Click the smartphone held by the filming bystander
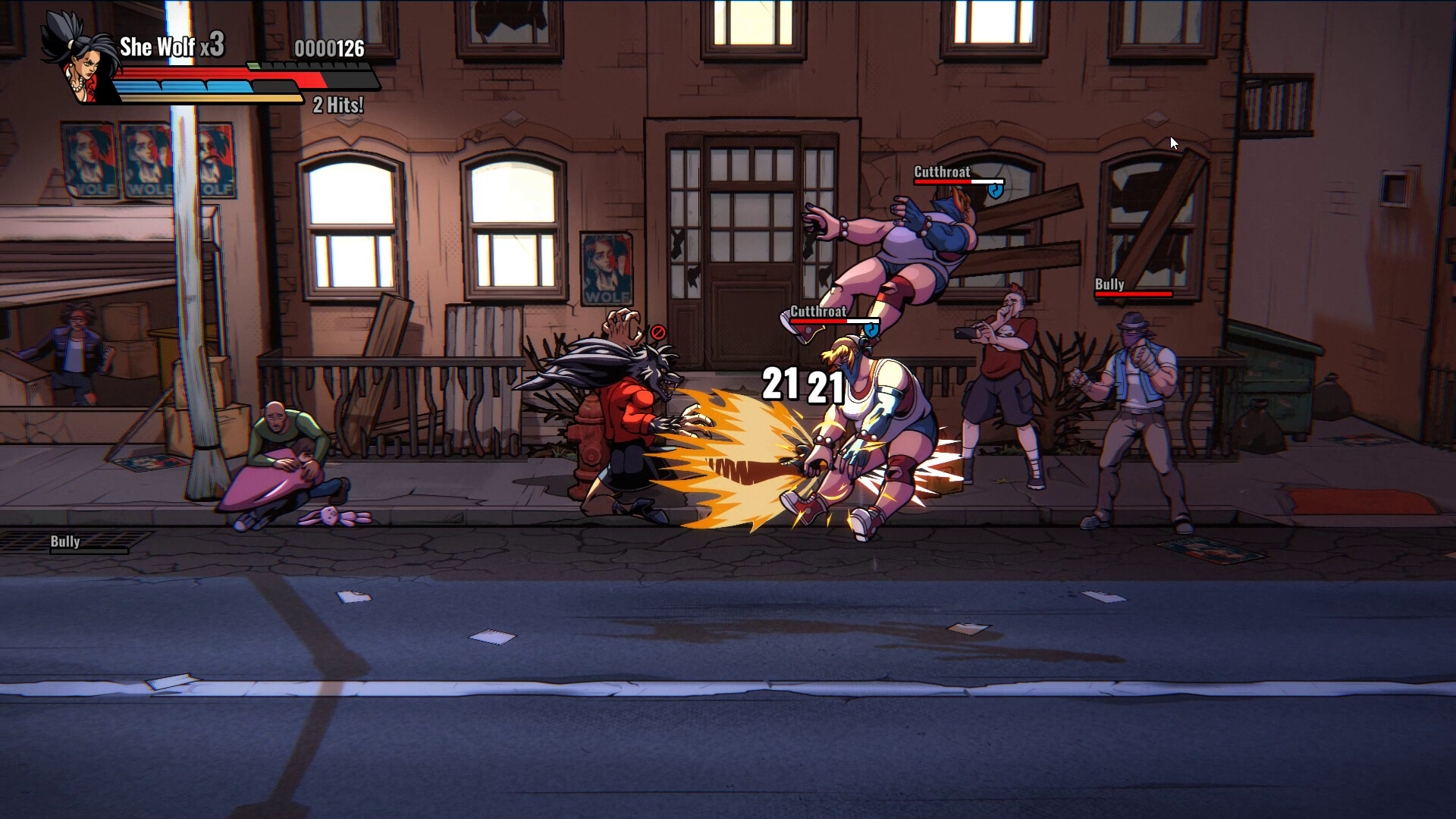 click(x=963, y=334)
